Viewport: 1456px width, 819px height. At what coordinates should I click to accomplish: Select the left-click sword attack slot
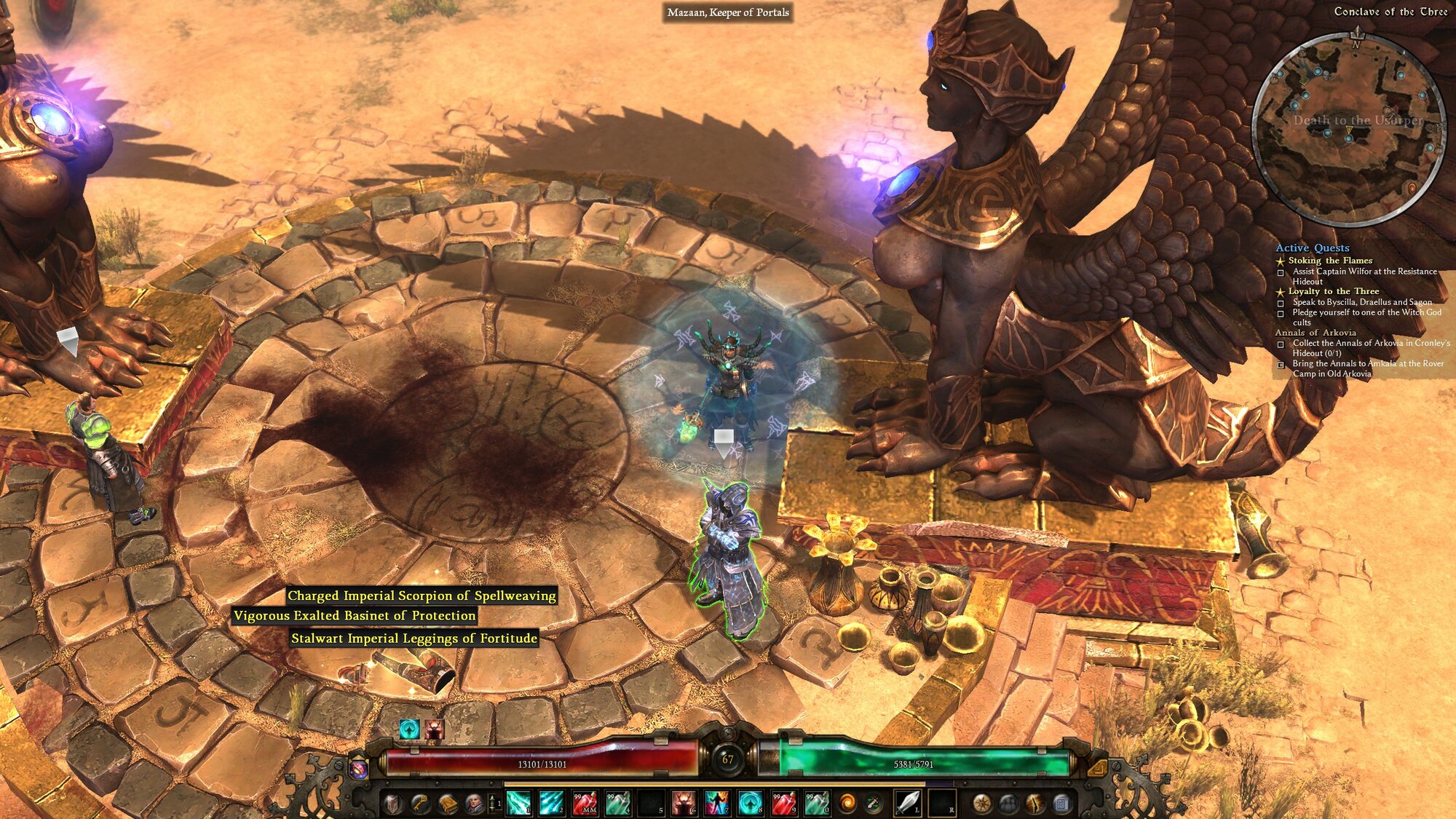907,802
